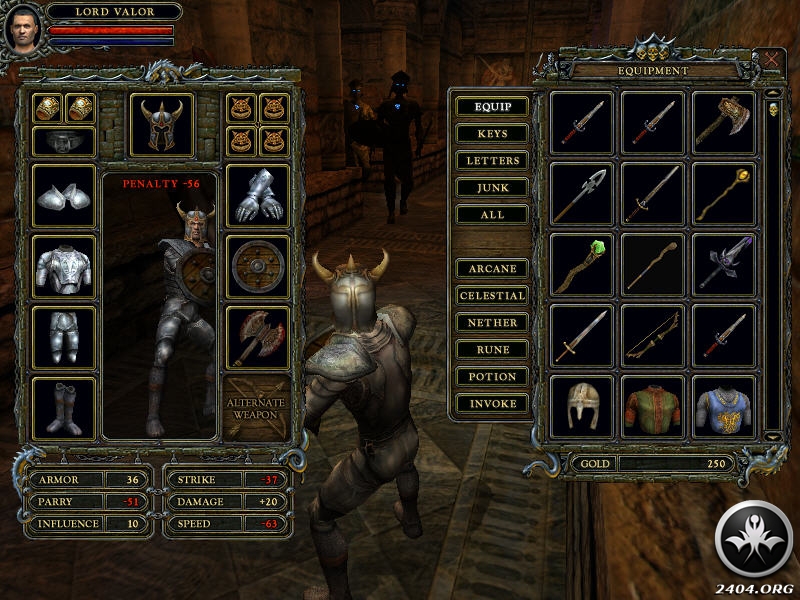Viewport: 800px width, 600px height.
Task: Pick the green-gem staff from inventory
Action: click(582, 266)
